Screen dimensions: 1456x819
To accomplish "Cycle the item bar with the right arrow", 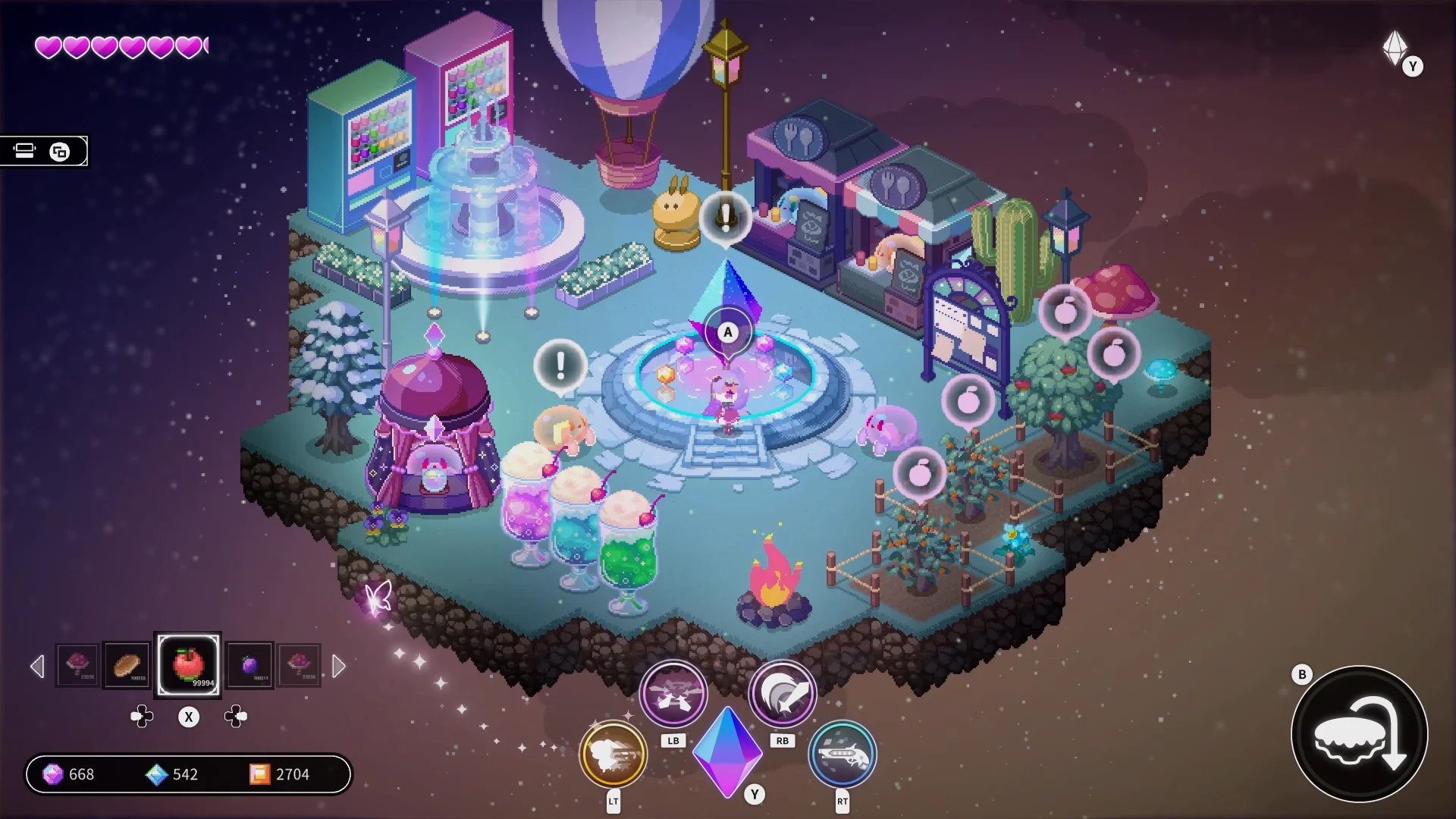I will pos(339,667).
